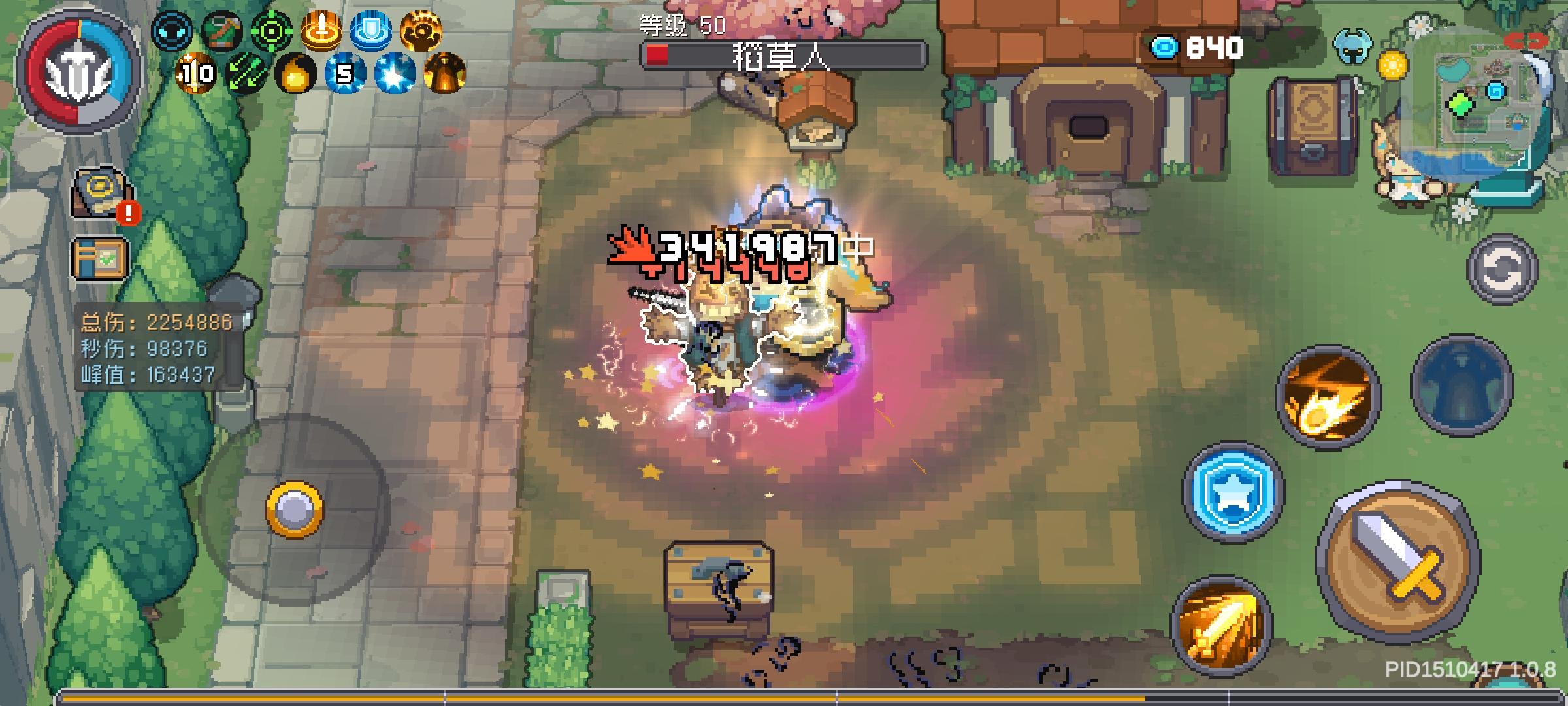View the 稻草人 boss health bar
This screenshot has height=706, width=1568.
point(777,54)
